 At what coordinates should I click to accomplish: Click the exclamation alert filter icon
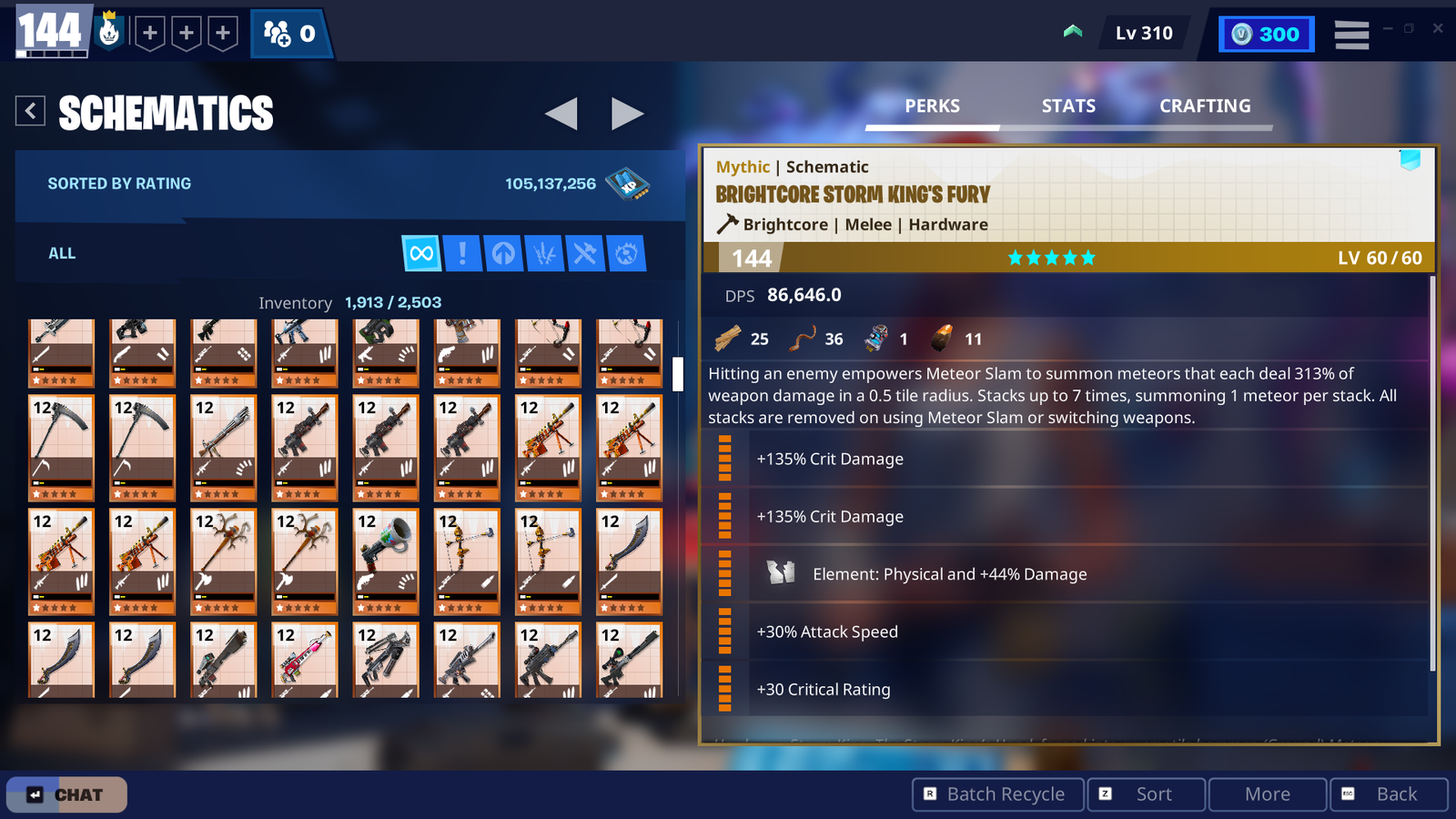point(462,253)
